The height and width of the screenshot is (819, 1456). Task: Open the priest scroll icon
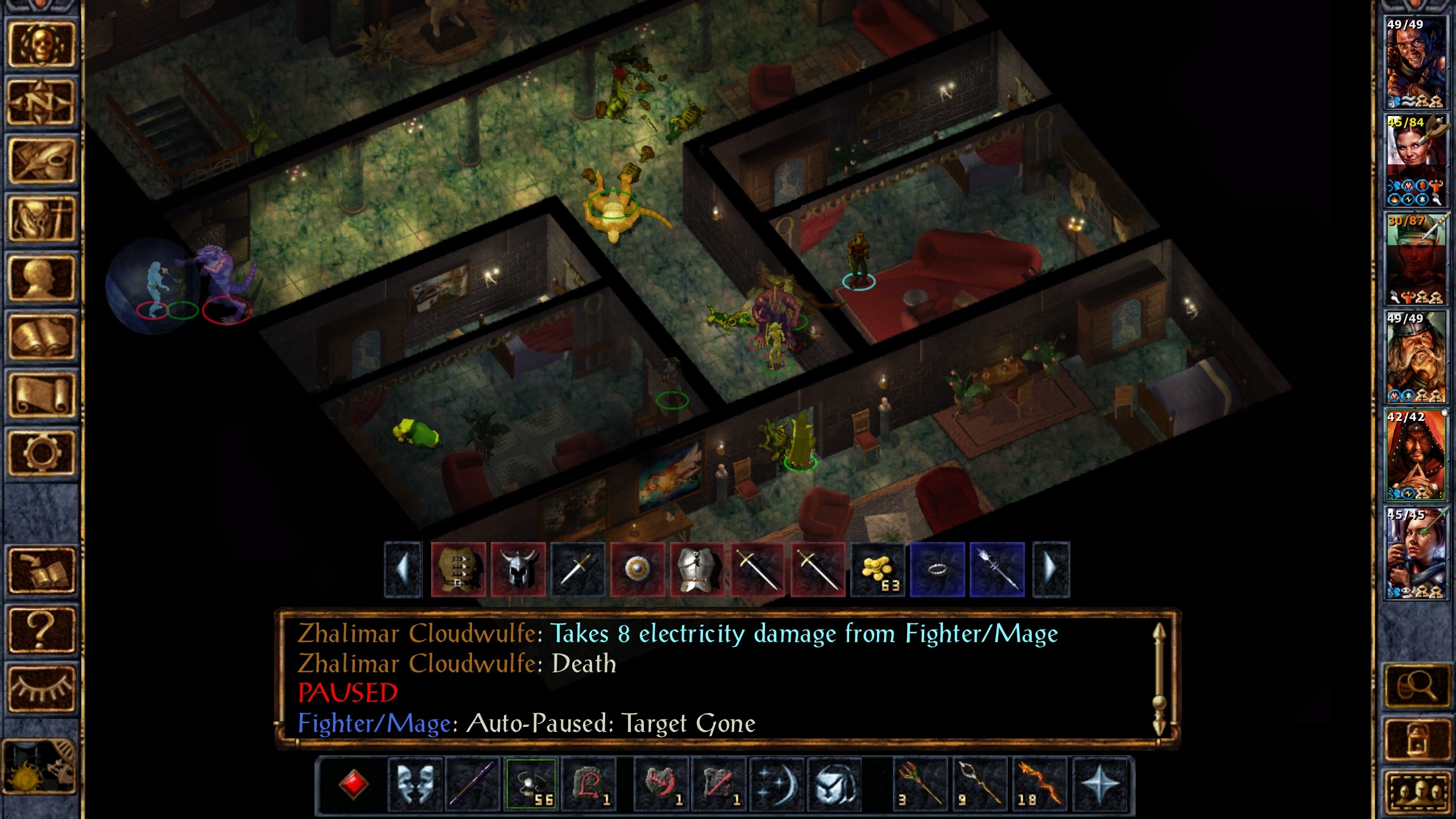point(40,395)
